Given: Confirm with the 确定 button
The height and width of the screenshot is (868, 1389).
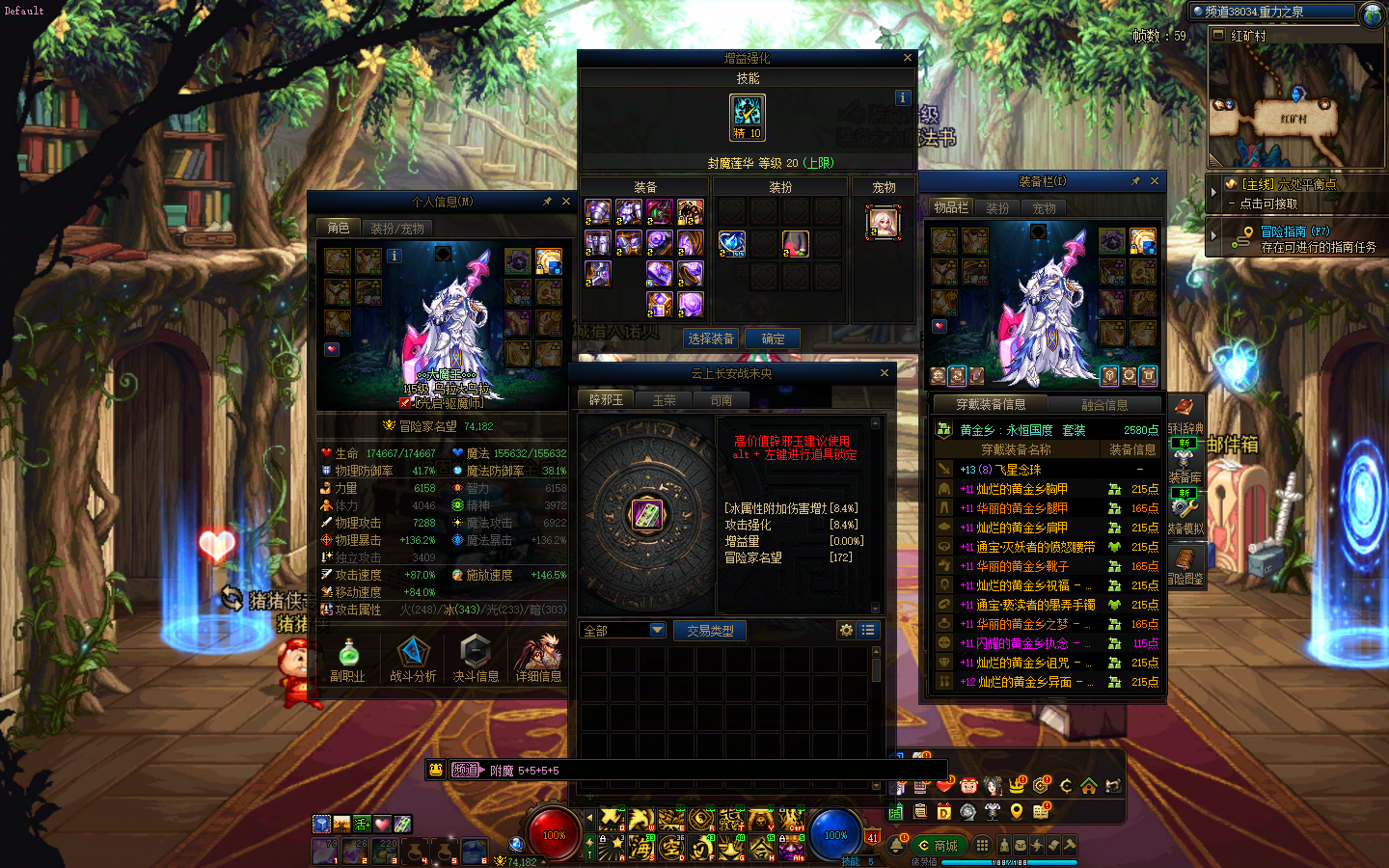Looking at the screenshot, I should tap(773, 339).
